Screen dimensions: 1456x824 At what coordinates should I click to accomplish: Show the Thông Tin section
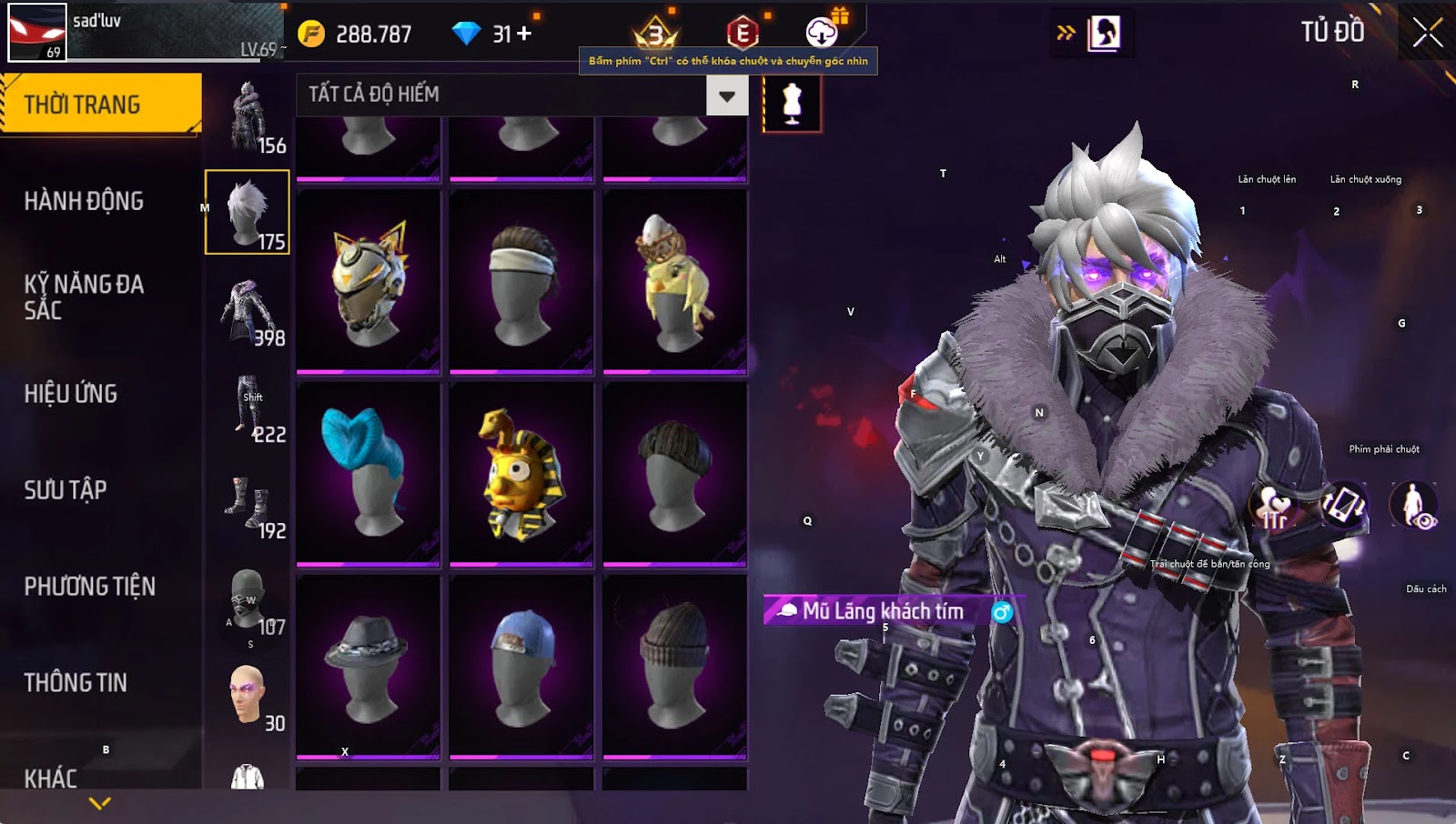(76, 683)
